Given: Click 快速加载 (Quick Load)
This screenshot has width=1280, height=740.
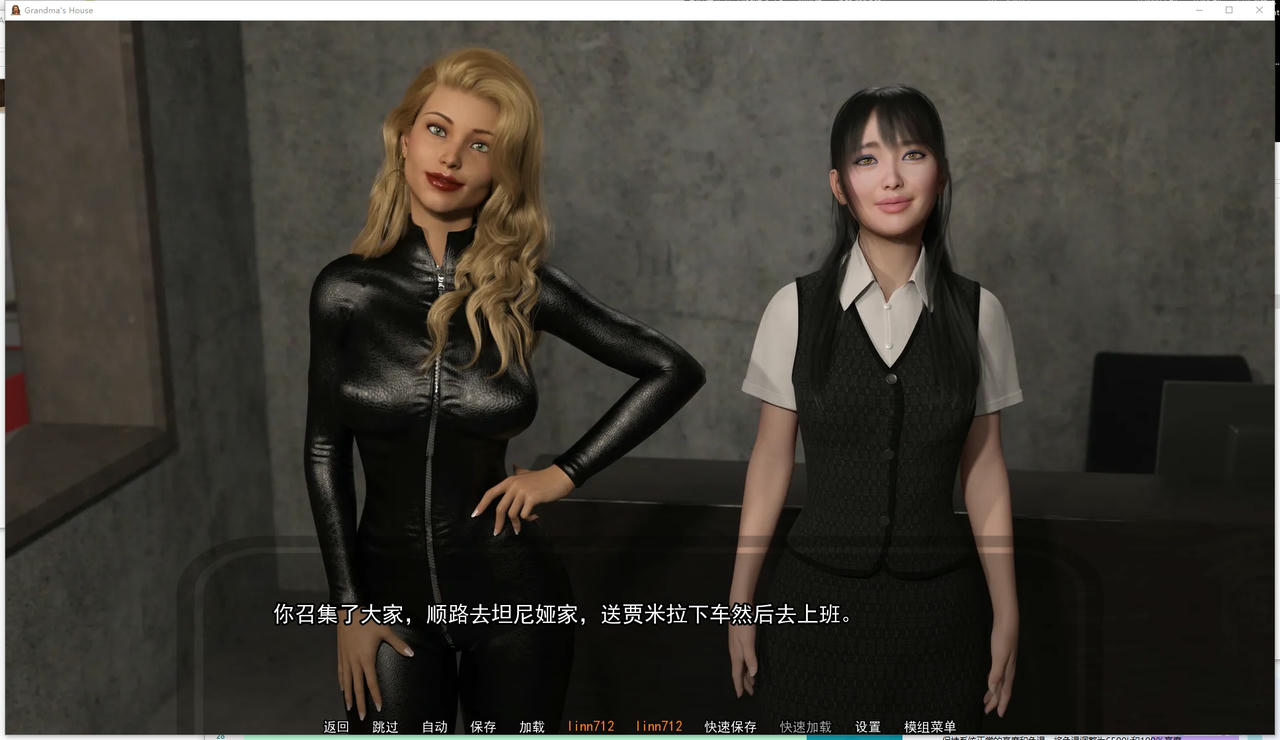Looking at the screenshot, I should pos(806,727).
